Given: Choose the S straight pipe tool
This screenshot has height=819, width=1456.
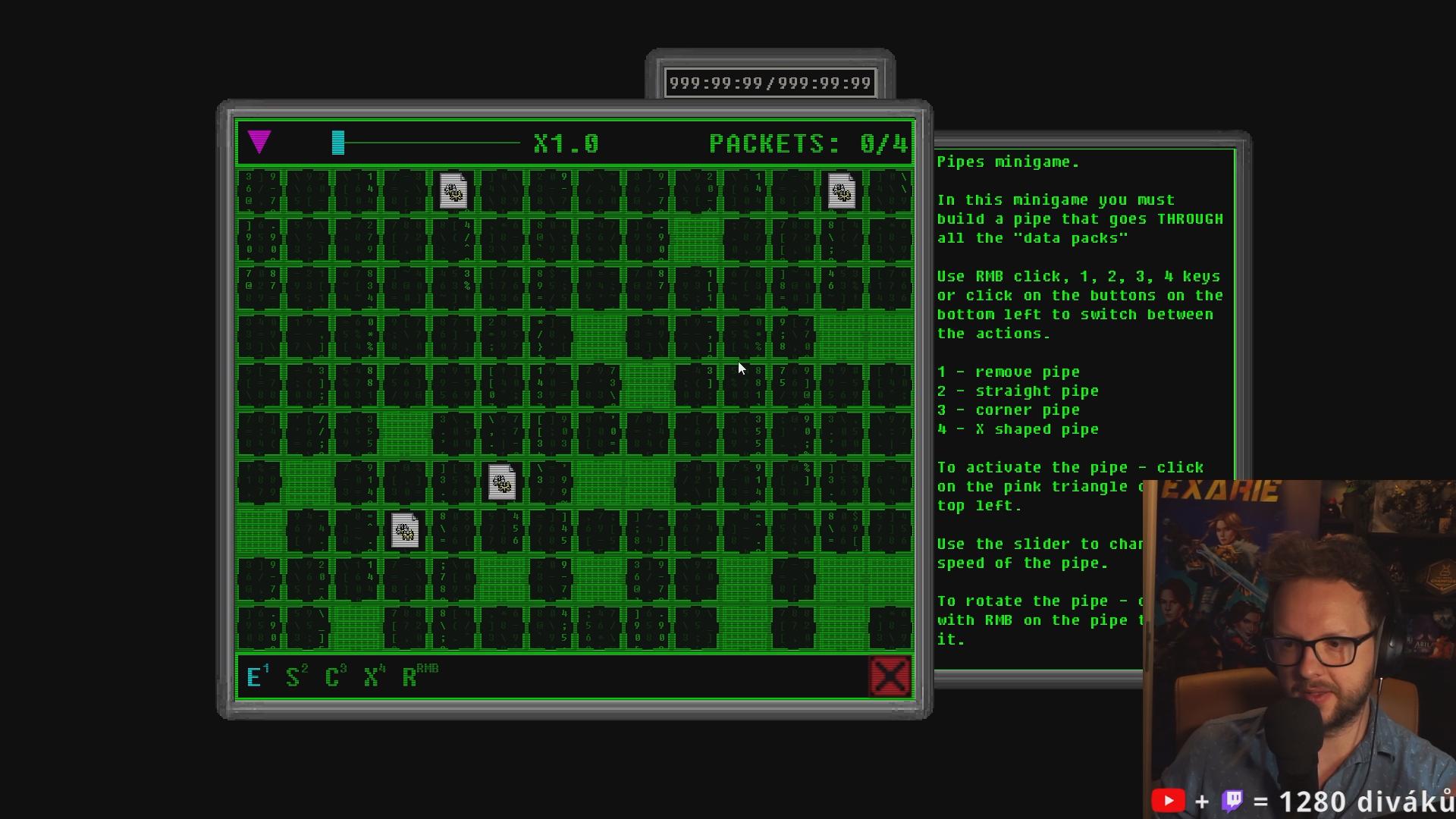Looking at the screenshot, I should pos(293,676).
